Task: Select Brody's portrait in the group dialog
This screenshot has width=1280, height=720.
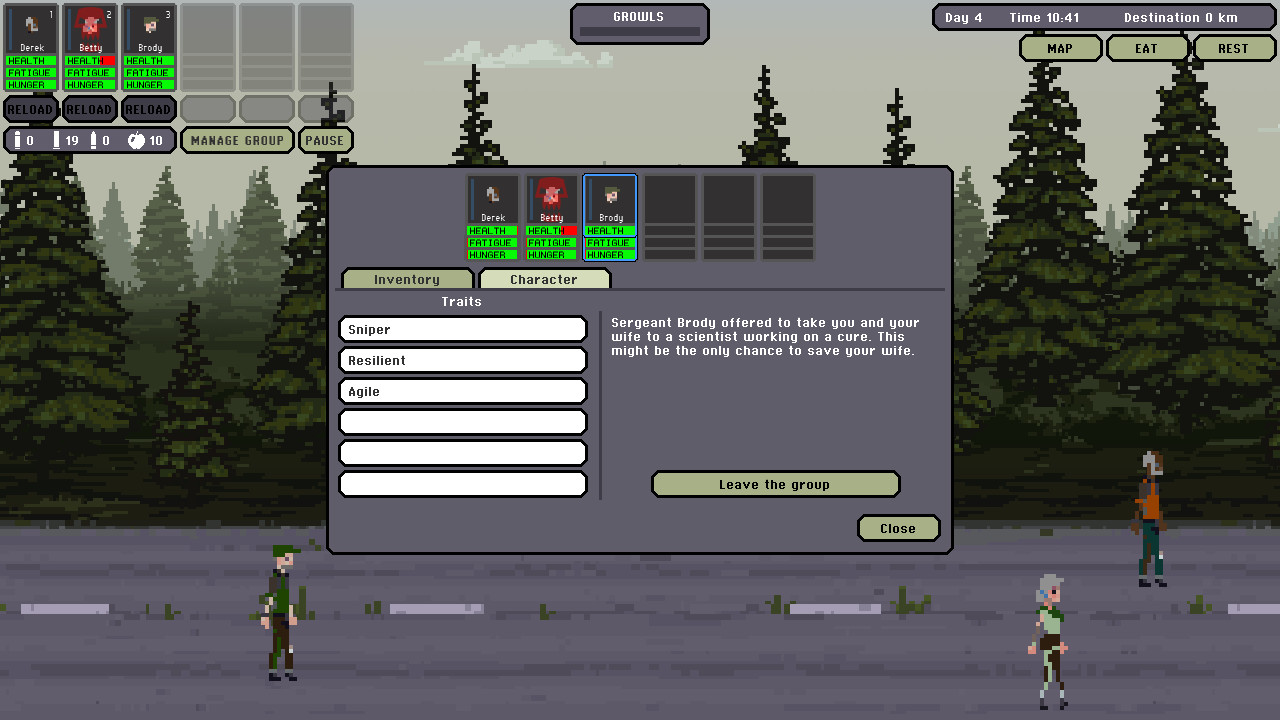Action: (x=610, y=198)
